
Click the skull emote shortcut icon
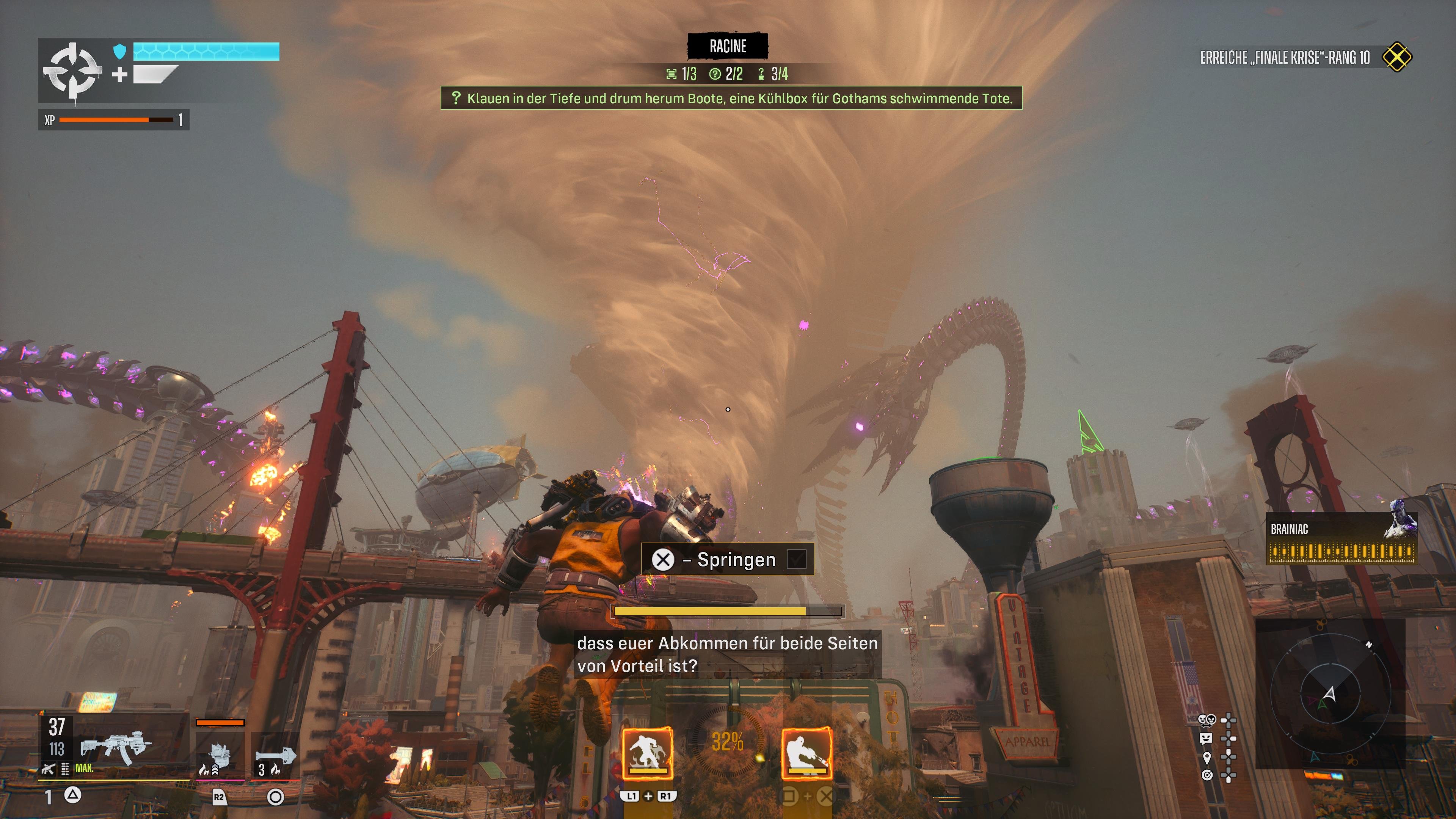(x=1207, y=720)
